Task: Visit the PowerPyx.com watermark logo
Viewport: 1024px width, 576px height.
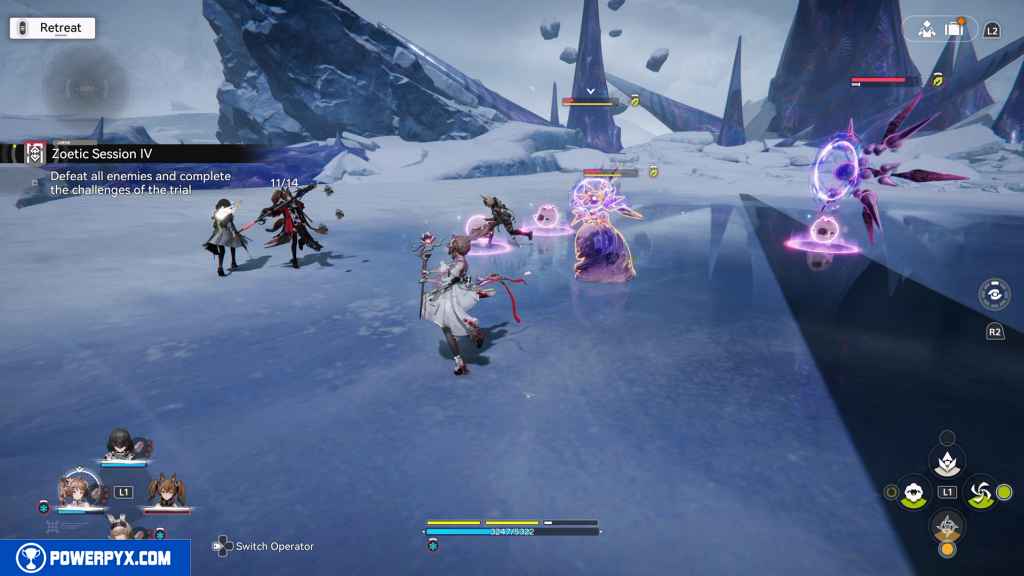Action: 95,558
